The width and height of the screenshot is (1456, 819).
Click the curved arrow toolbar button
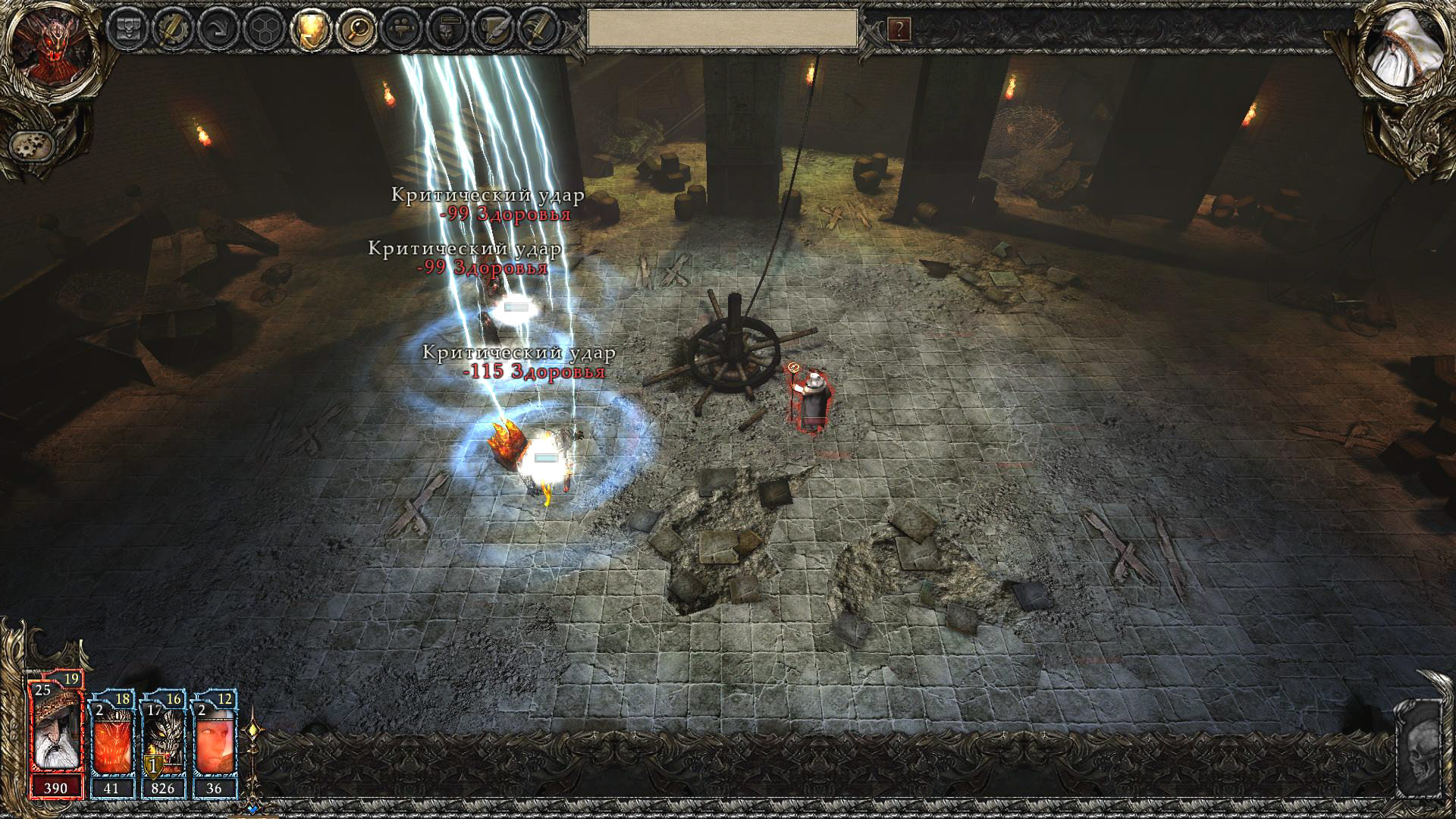[219, 30]
